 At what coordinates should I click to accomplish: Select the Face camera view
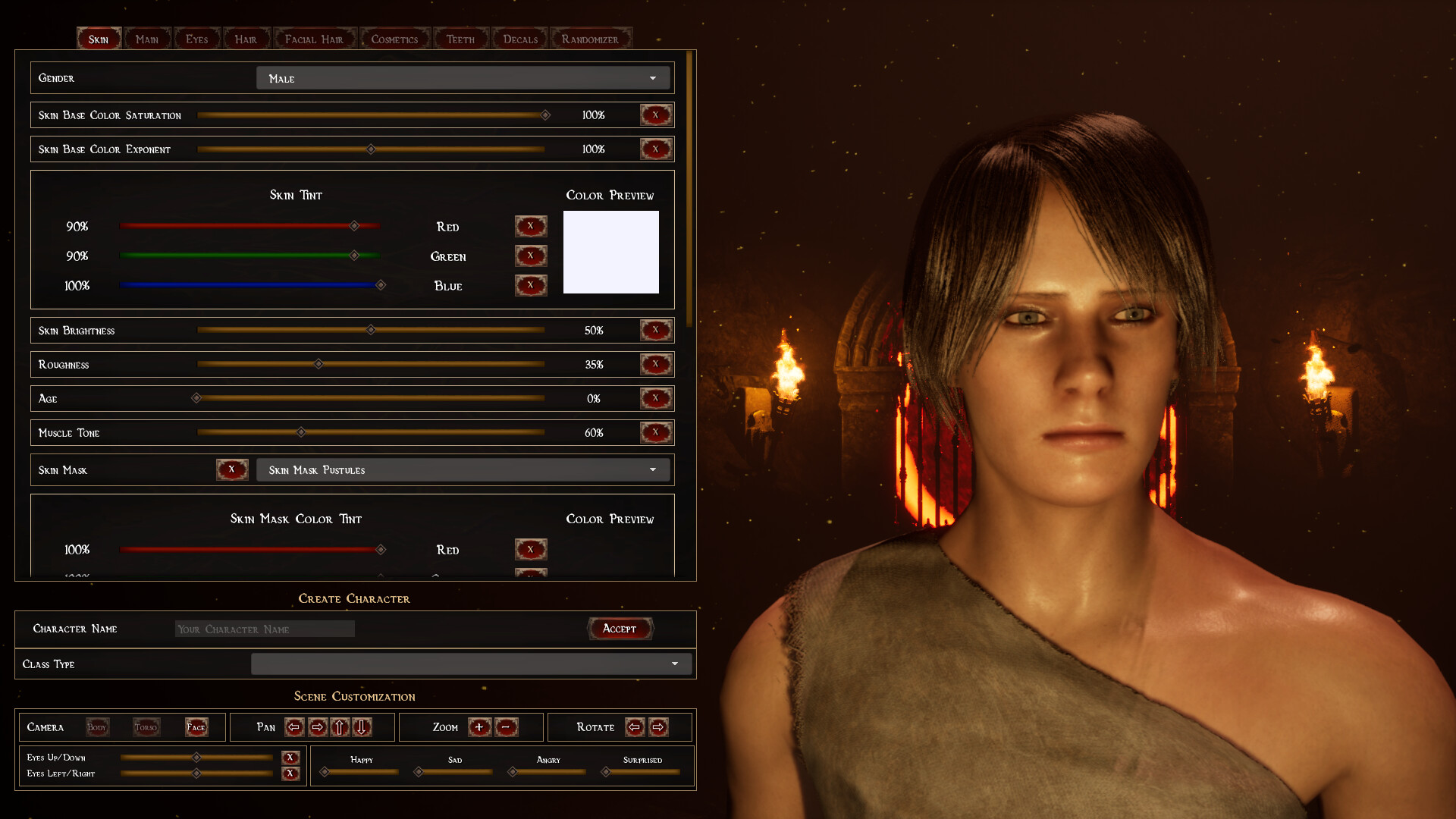tap(196, 726)
